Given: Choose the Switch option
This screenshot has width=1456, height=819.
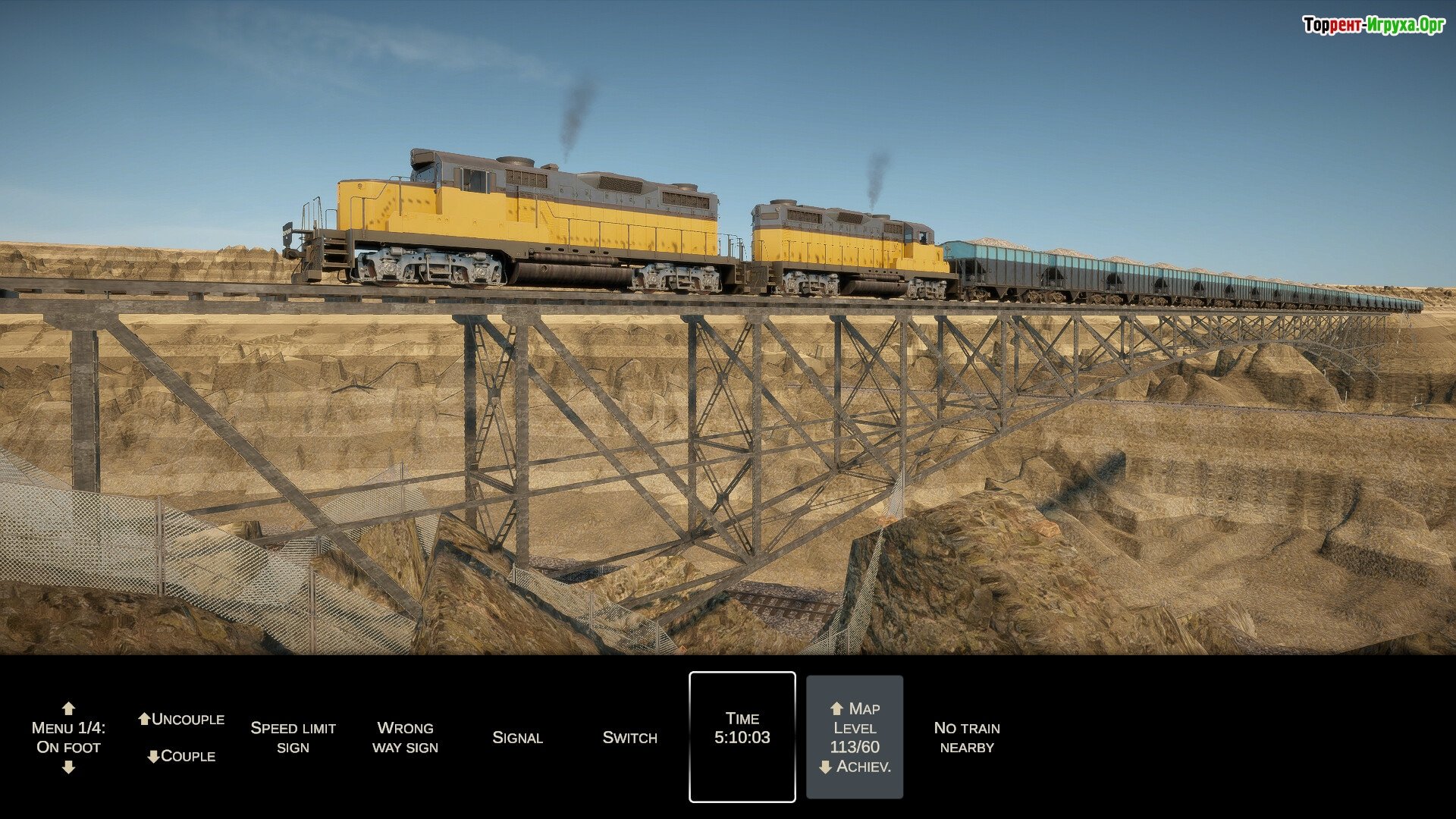Looking at the screenshot, I should 629,737.
